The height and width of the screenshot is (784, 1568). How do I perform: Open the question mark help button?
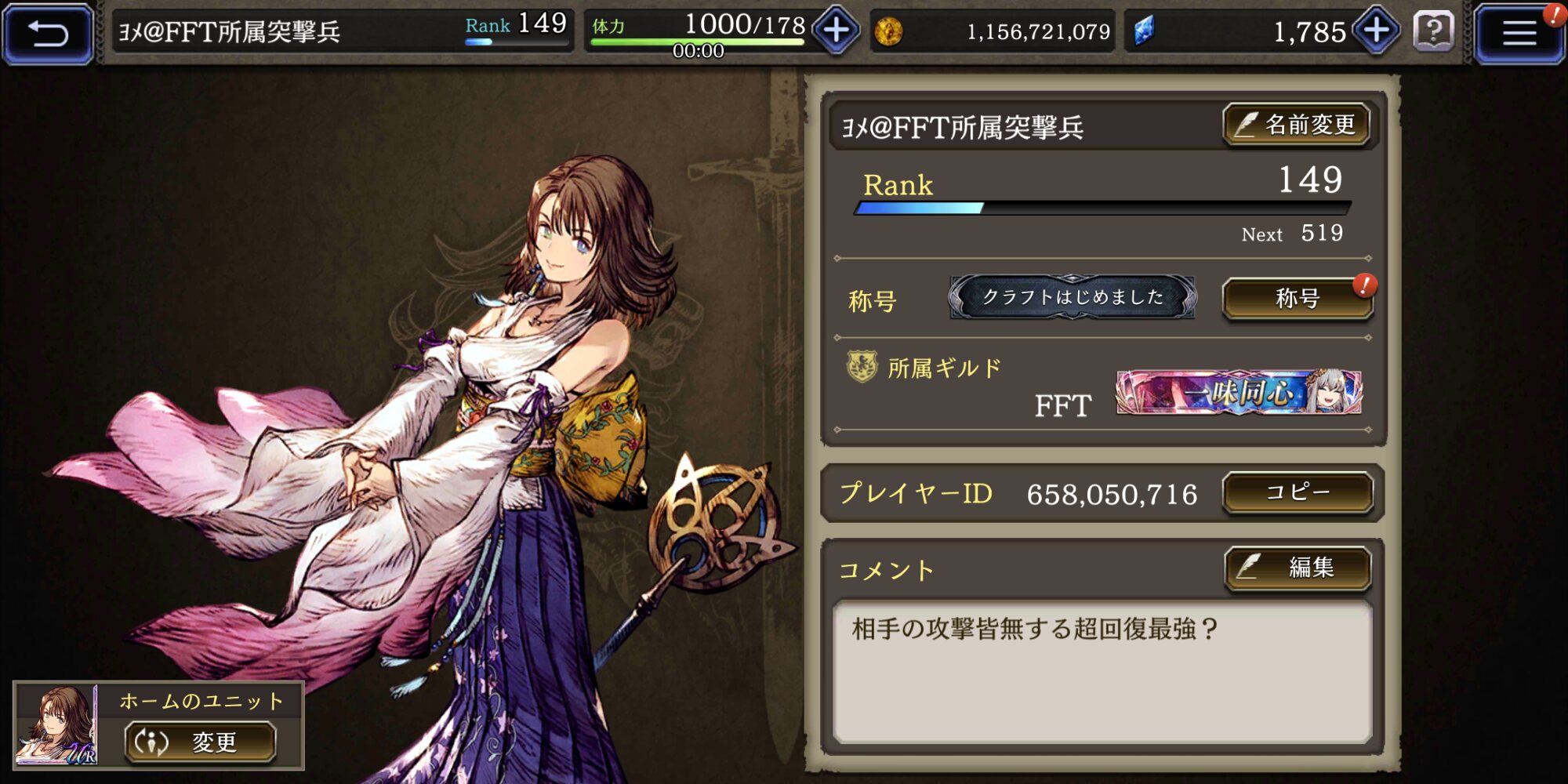1433,32
